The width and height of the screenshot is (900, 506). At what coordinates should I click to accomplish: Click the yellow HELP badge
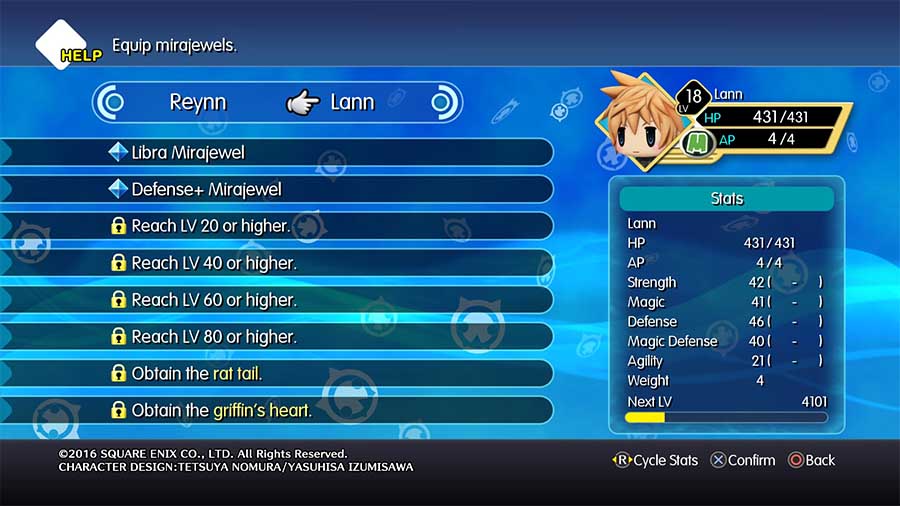(80, 56)
